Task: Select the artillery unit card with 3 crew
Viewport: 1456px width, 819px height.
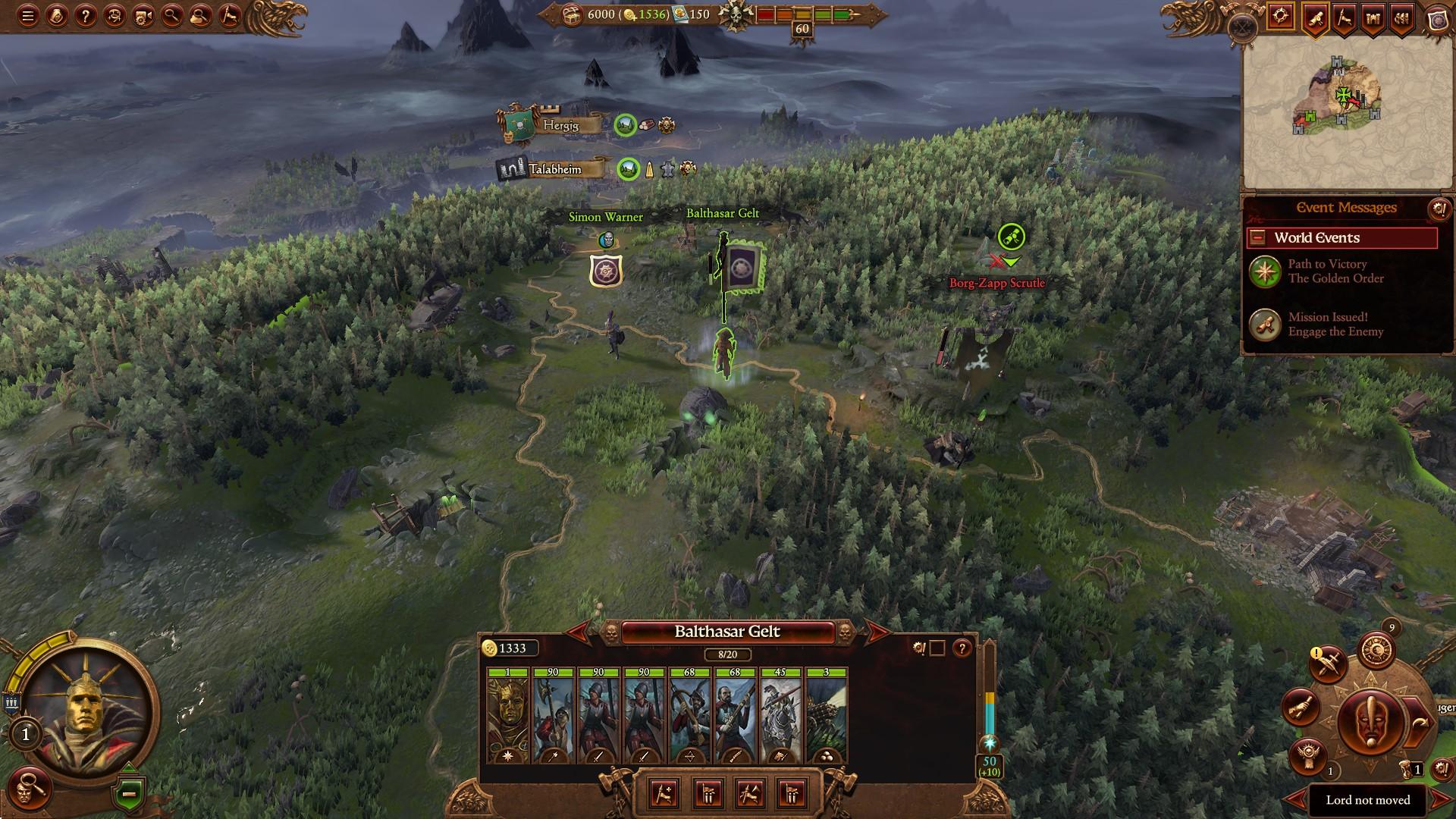Action: click(x=826, y=716)
